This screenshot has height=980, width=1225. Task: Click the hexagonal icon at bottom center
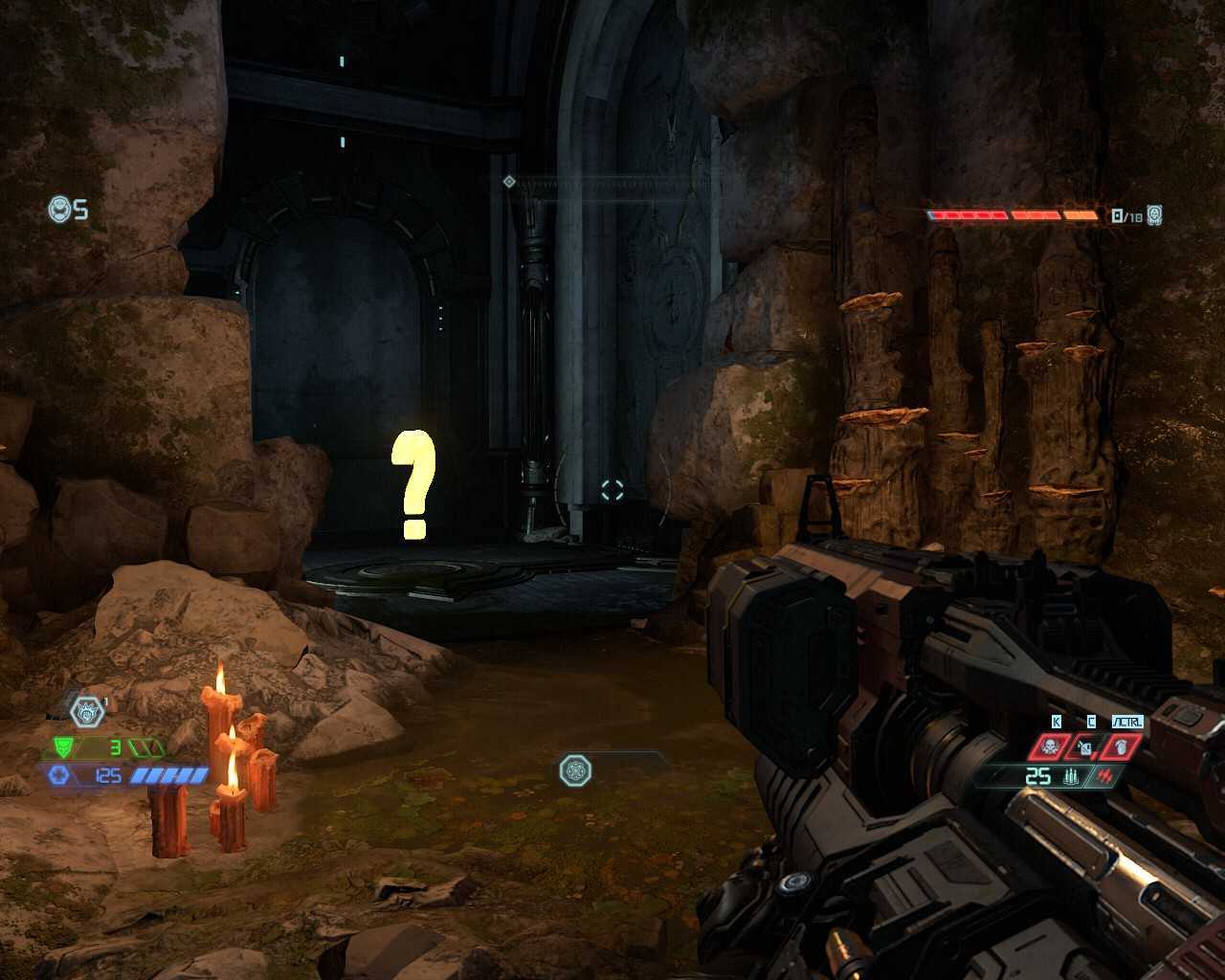pos(575,769)
